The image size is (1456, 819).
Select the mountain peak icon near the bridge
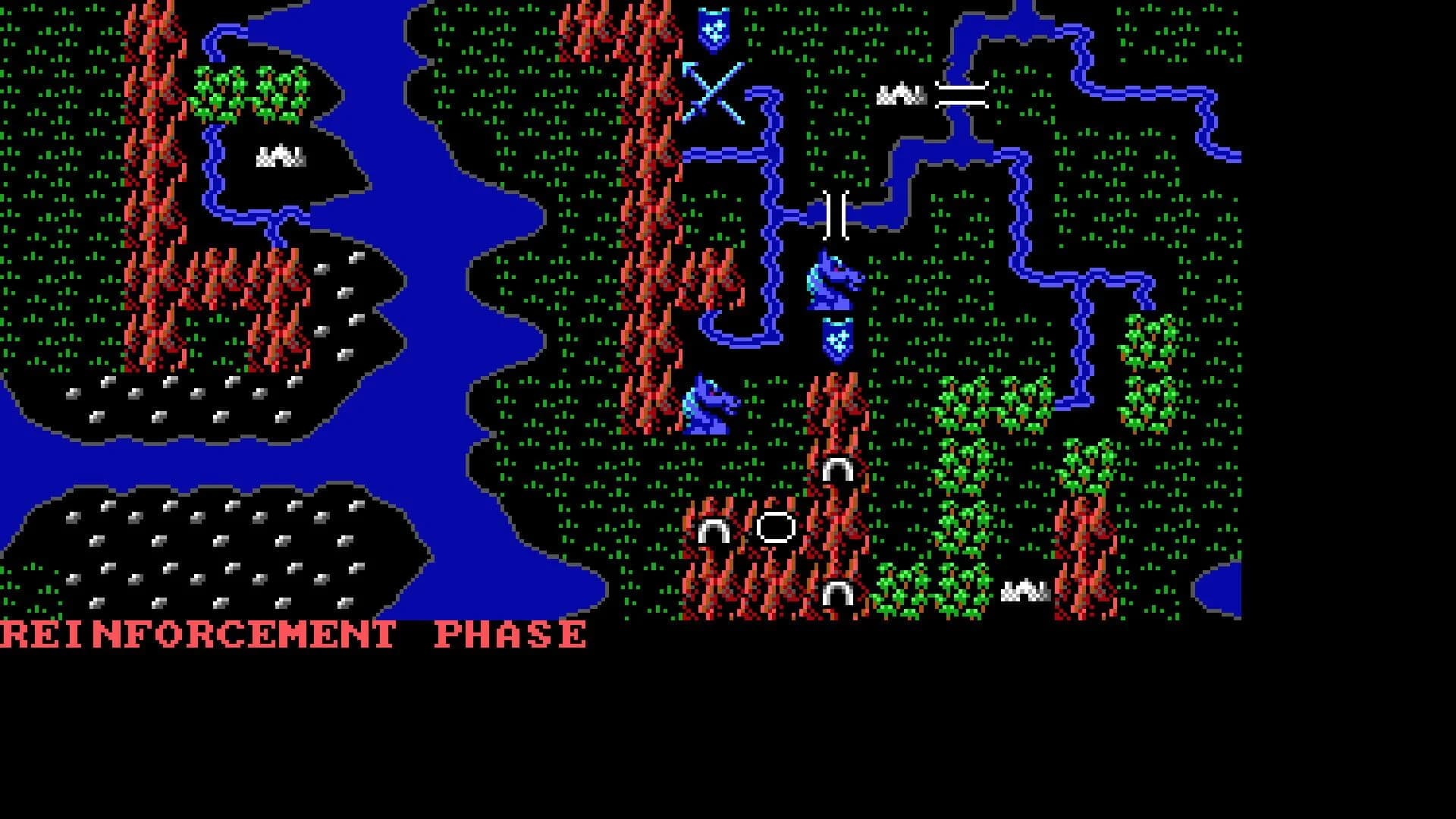pyautogui.click(x=902, y=93)
